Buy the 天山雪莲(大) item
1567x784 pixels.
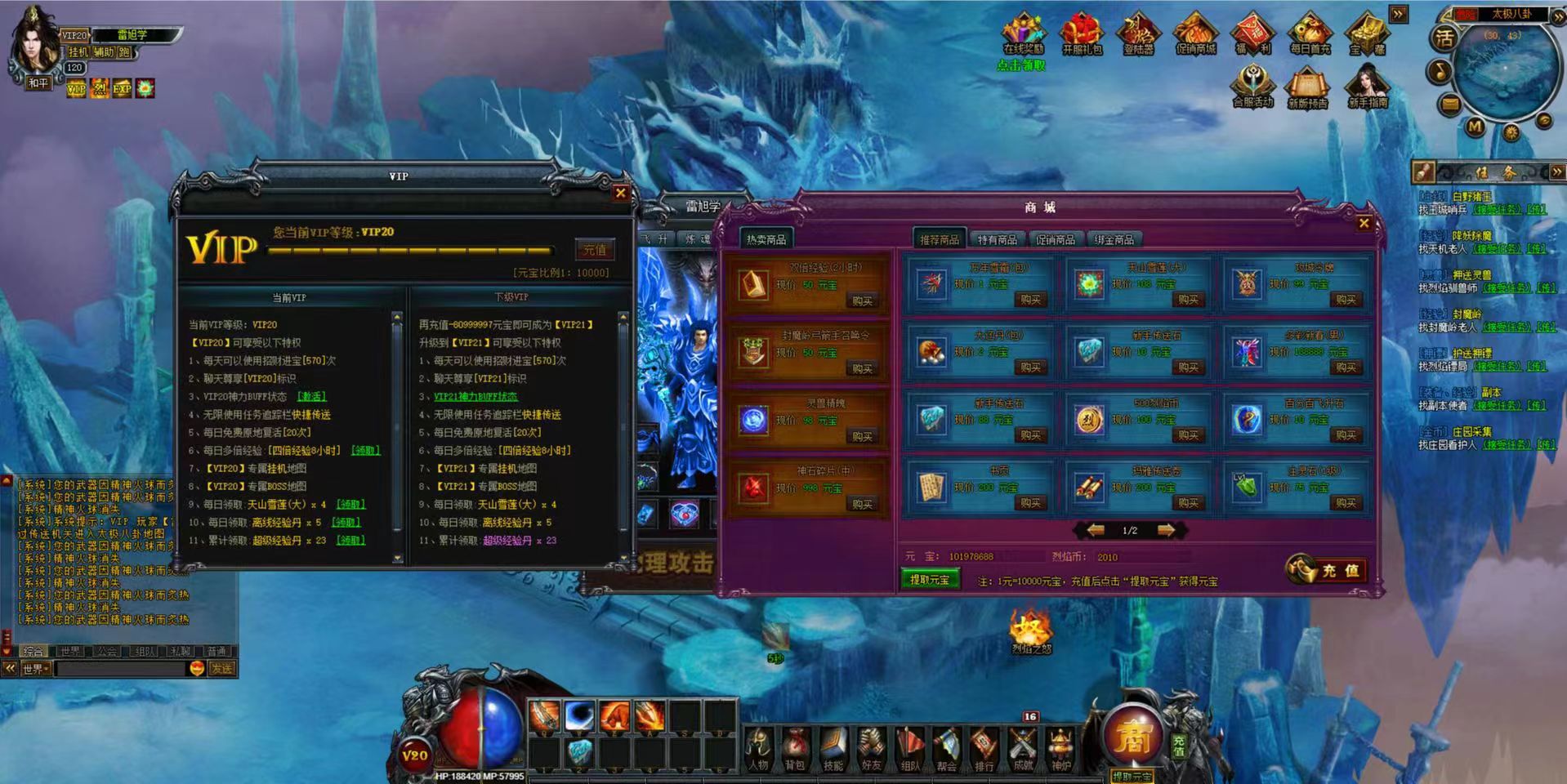coord(1188,300)
